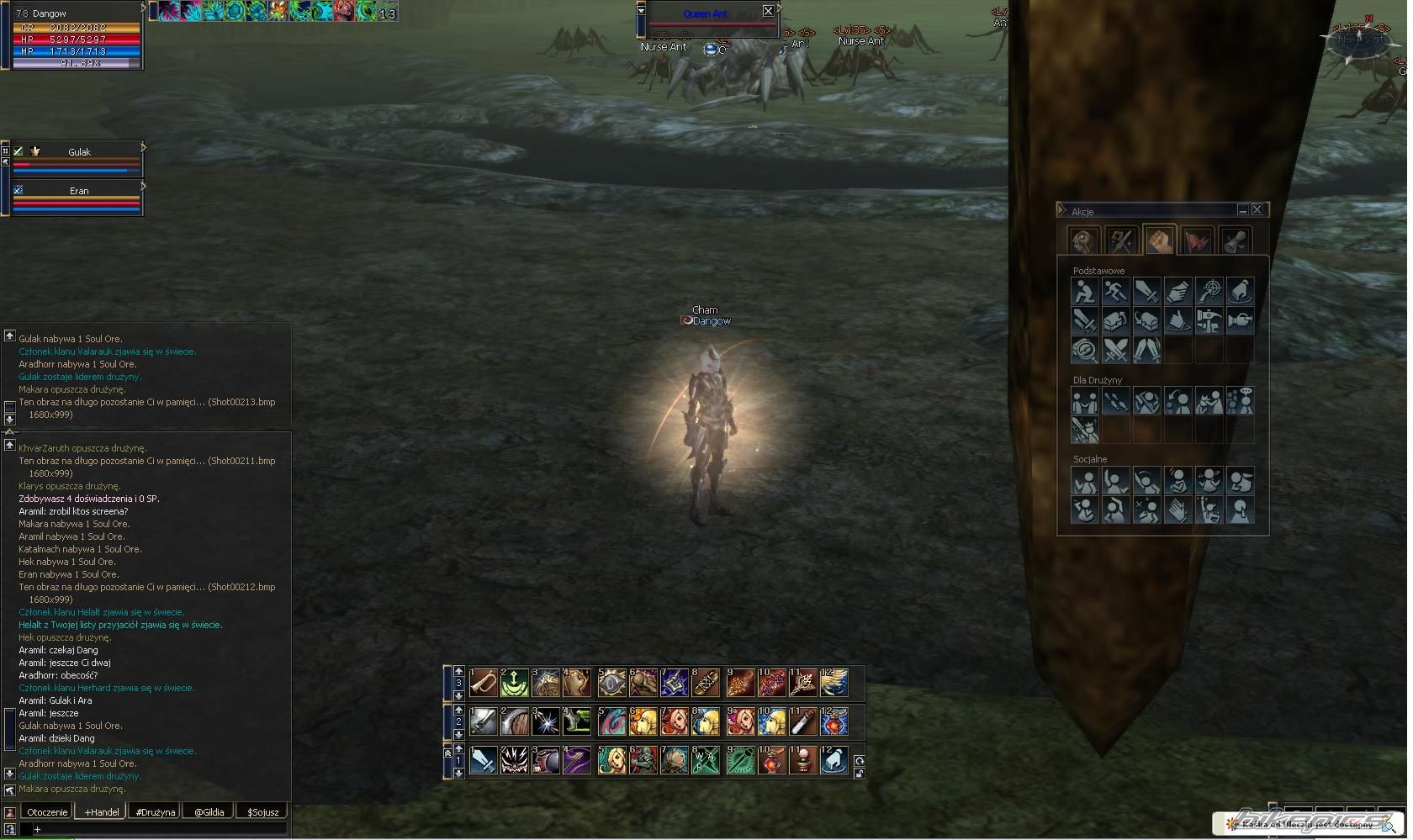The width and height of the screenshot is (1413, 840).
Task: Select the applause emote in Socjalne section
Action: pos(1178,510)
